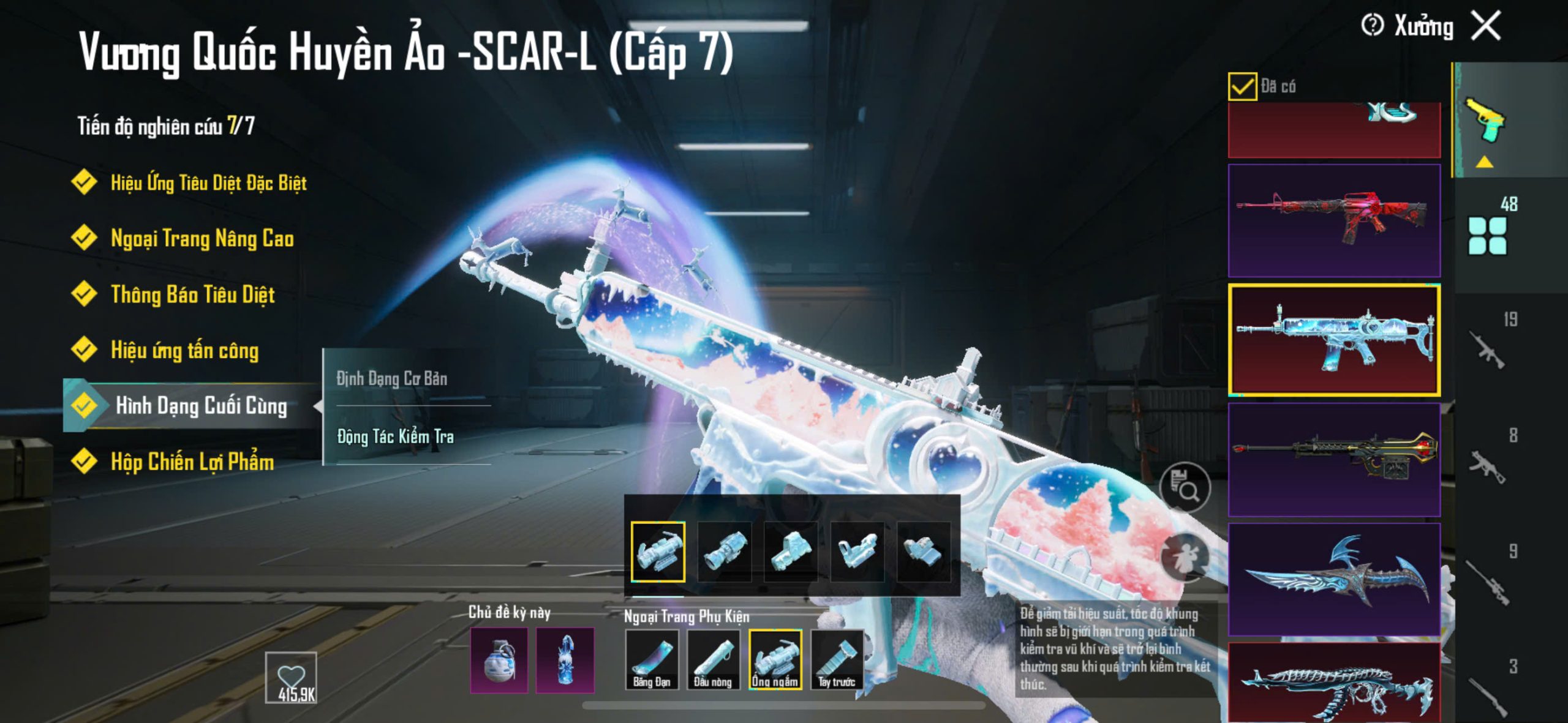Choose the Tay trước attachment skin
Viewport: 1568px width, 723px height.
[x=837, y=659]
